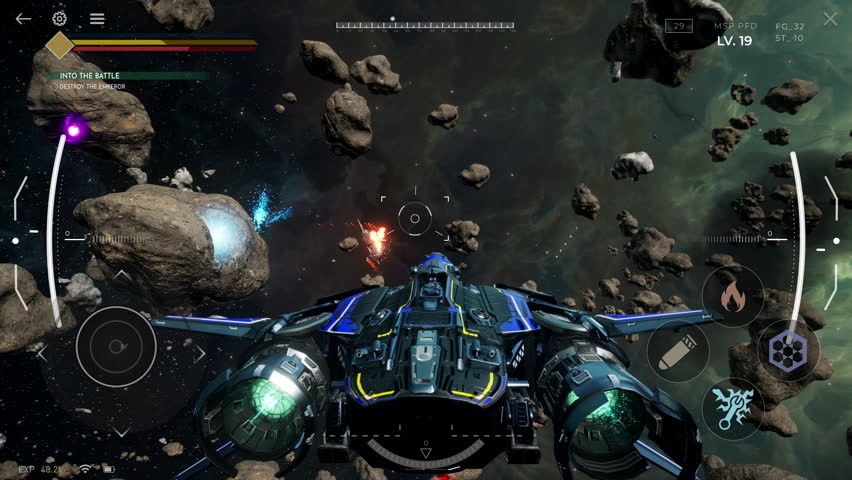Fire the bullet weapon button
The image size is (852, 480).
(x=678, y=352)
